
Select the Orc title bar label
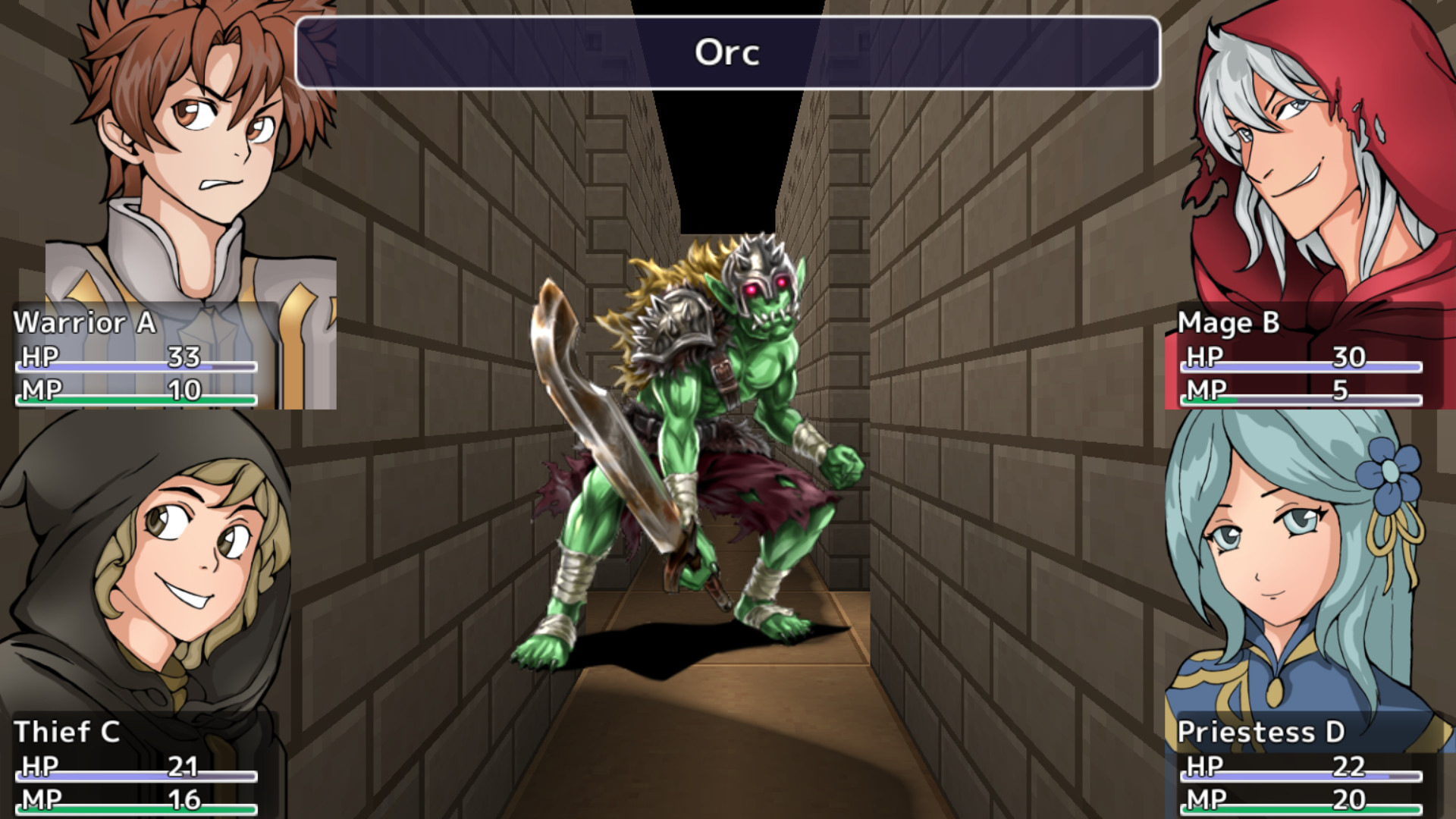726,53
